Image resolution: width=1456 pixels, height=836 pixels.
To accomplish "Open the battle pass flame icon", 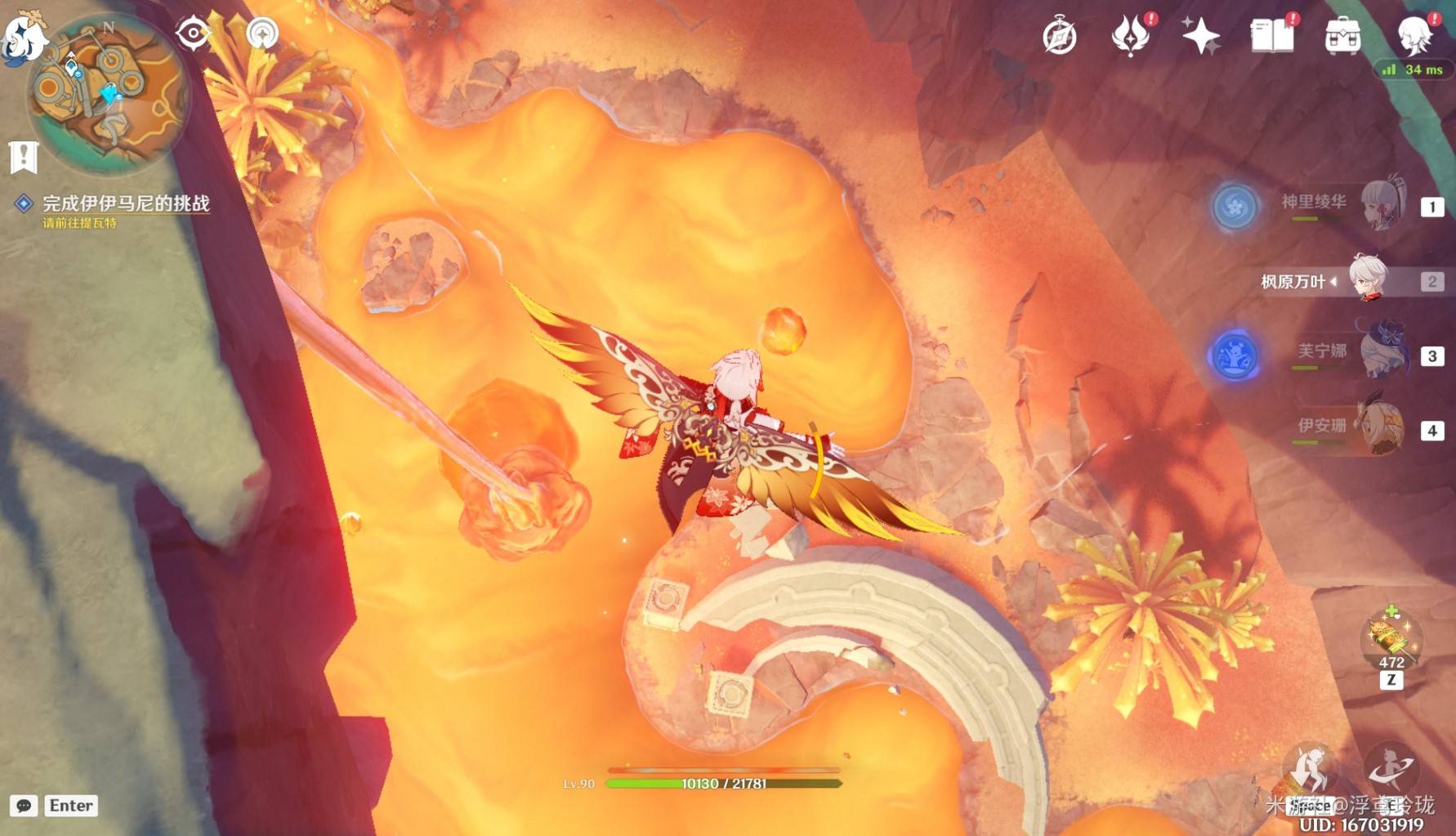I will pyautogui.click(x=1130, y=37).
